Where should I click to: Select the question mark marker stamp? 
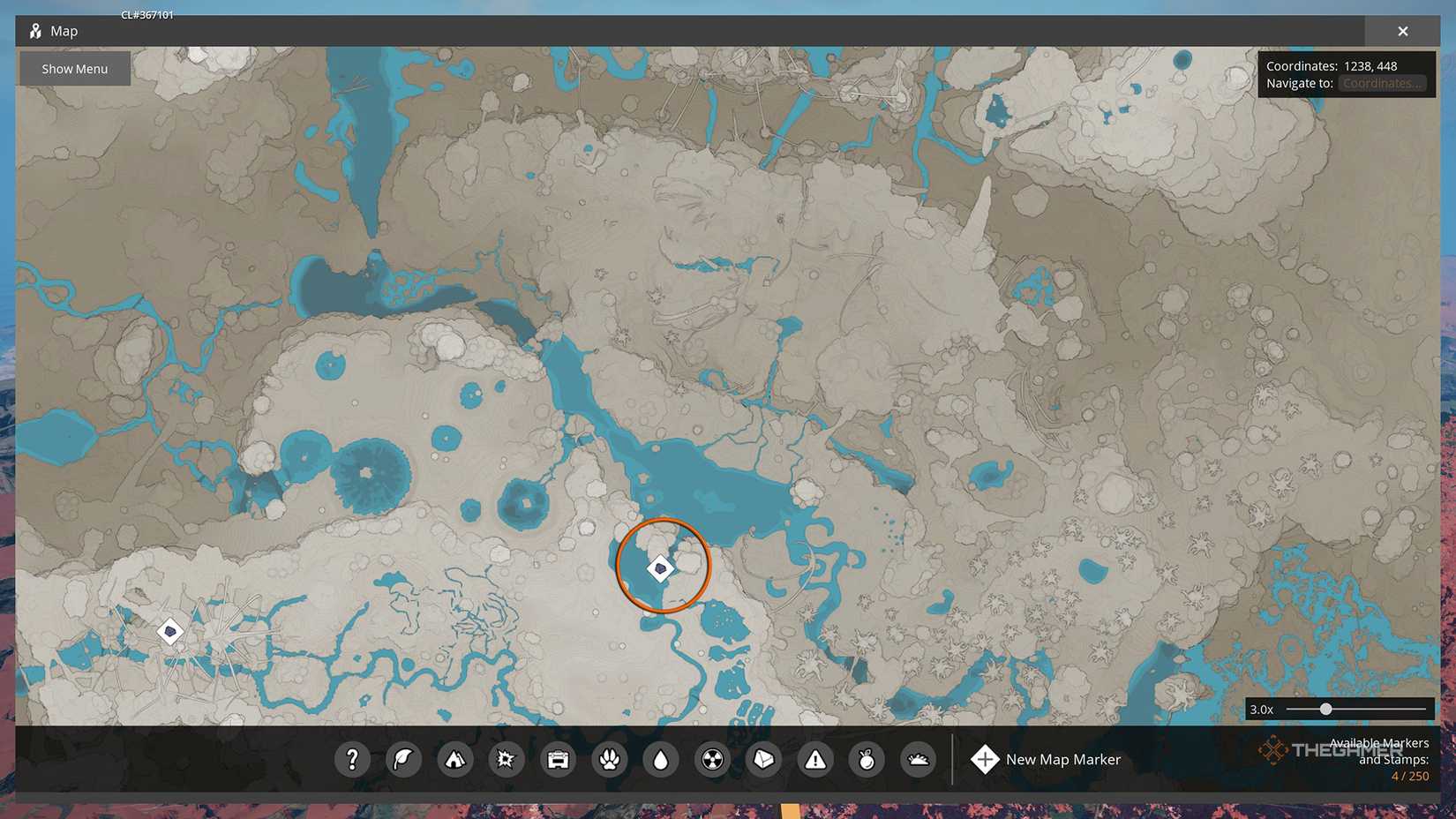click(353, 759)
